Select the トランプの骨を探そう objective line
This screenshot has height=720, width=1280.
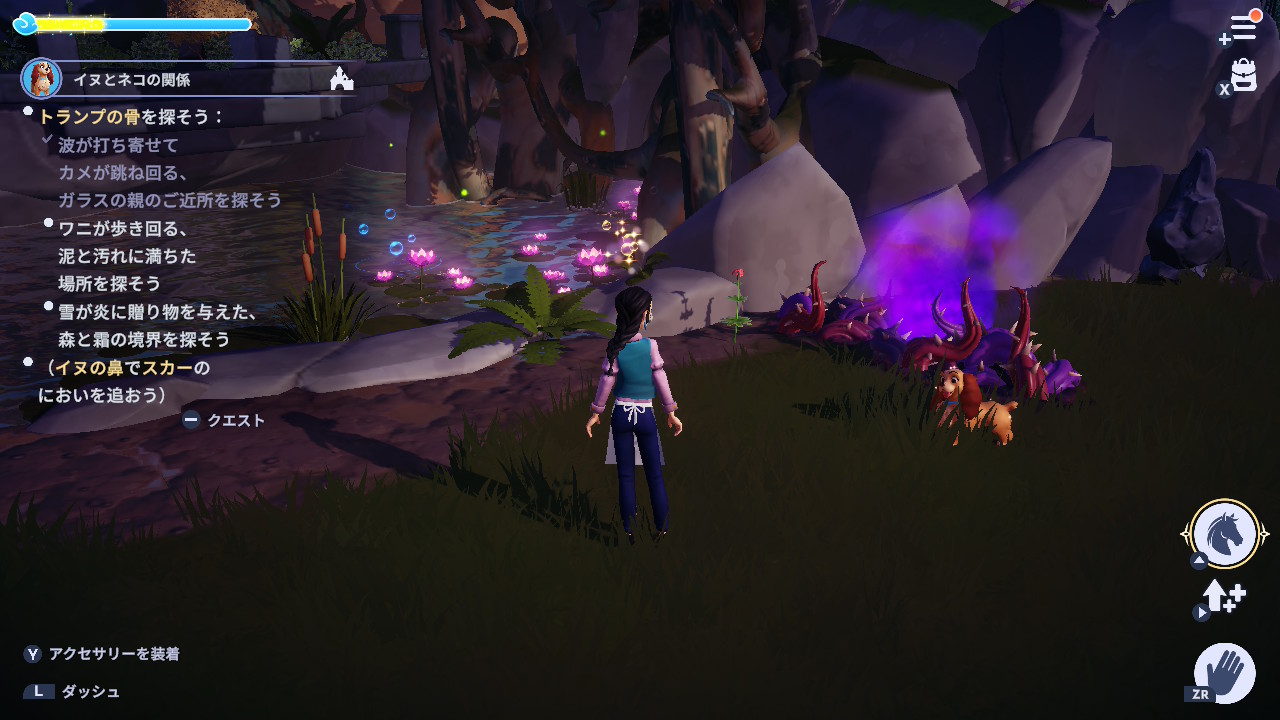(x=131, y=117)
